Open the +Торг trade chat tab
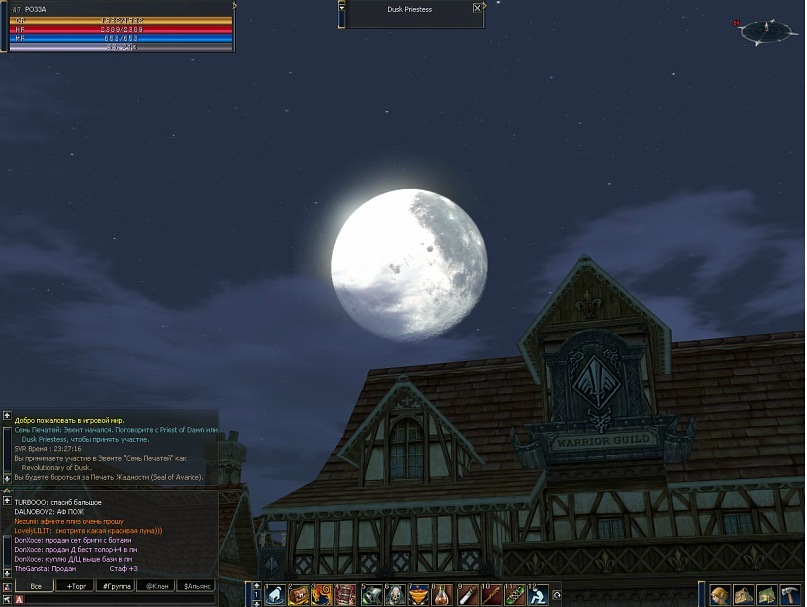 74,586
